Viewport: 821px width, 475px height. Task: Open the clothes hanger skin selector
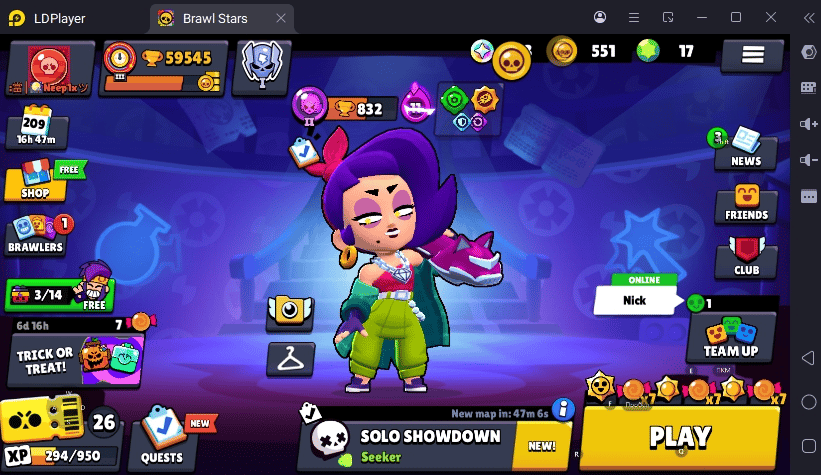tap(291, 357)
